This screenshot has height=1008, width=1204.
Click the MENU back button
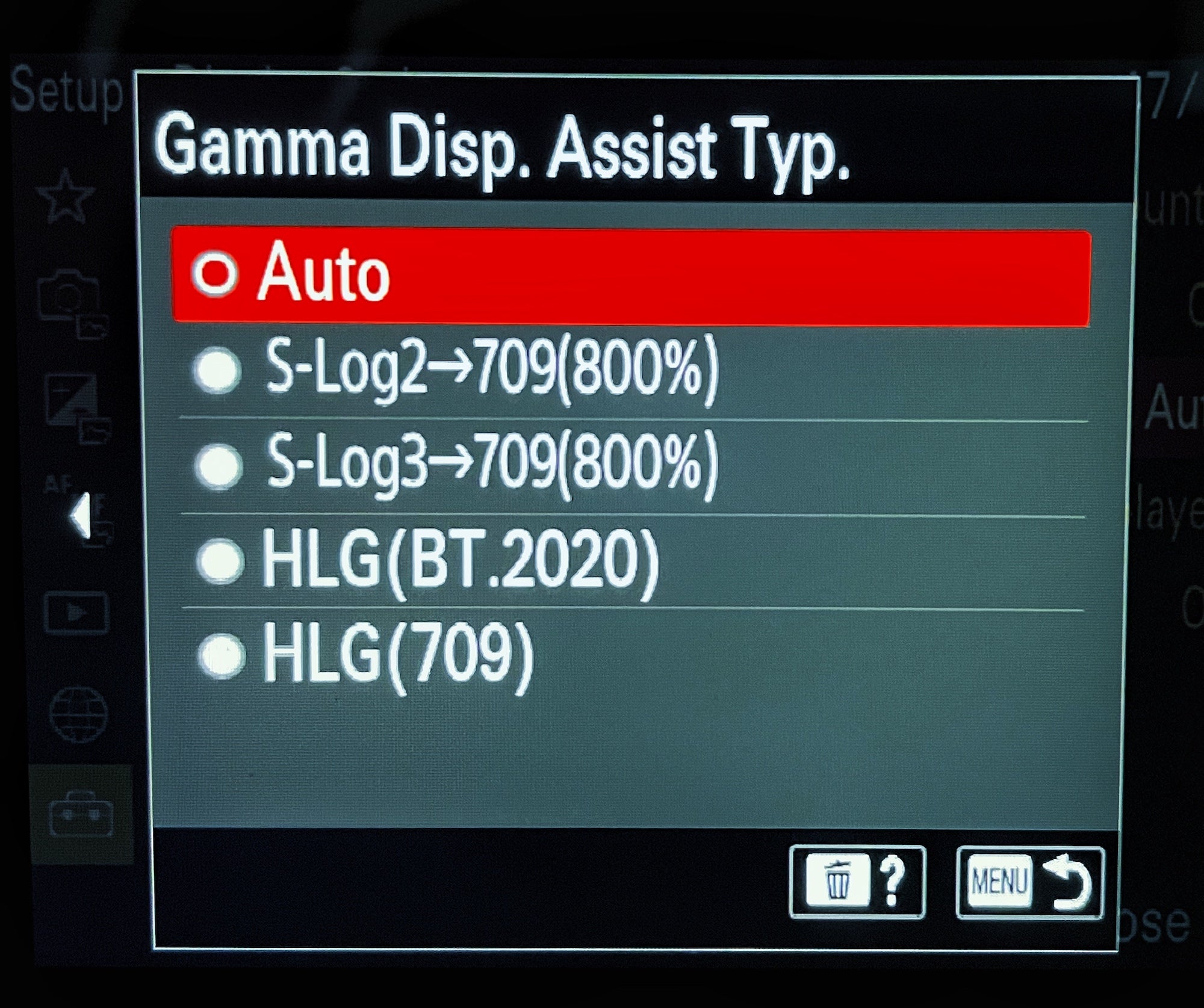(1029, 882)
